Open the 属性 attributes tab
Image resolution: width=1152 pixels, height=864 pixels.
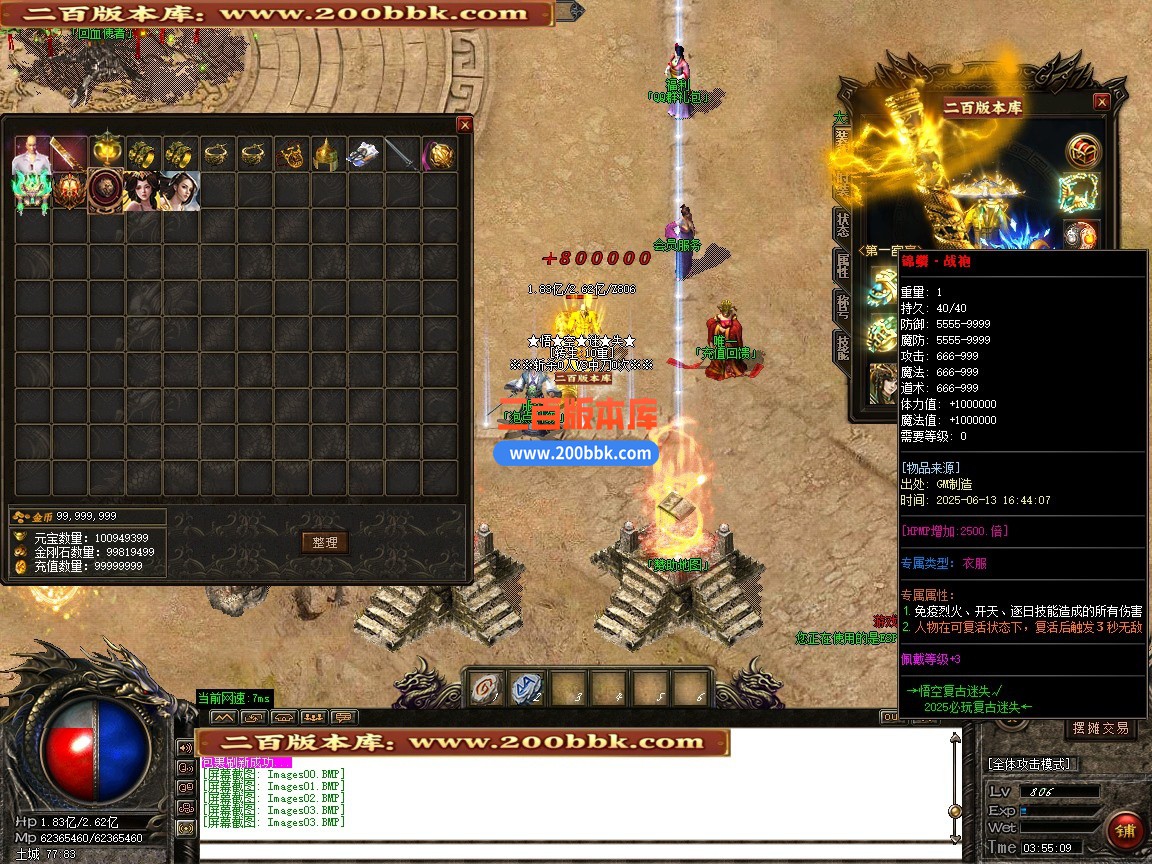coord(842,266)
